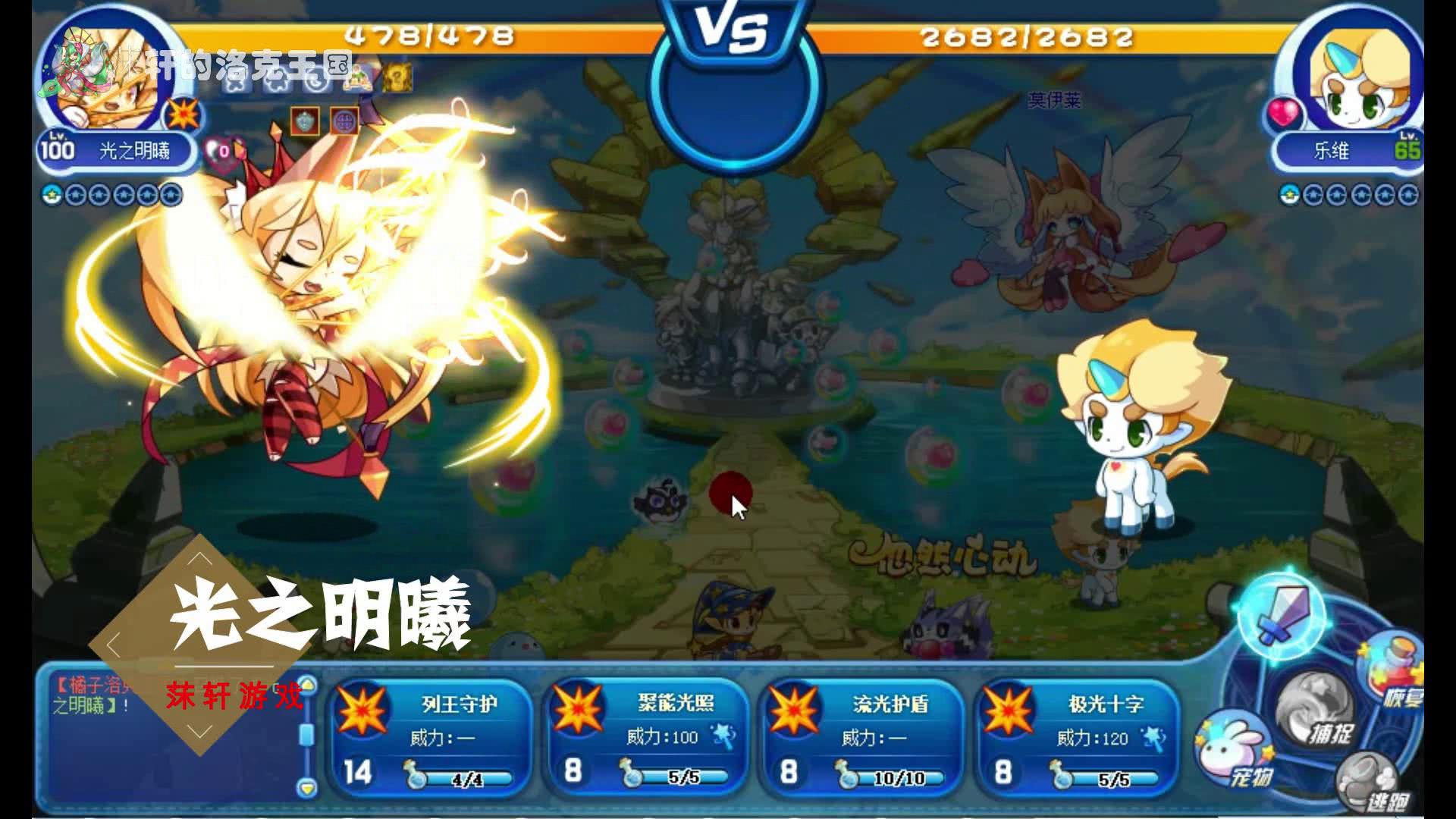Inspect the silver crest status icon
The image size is (1456, 819).
pos(305,121)
